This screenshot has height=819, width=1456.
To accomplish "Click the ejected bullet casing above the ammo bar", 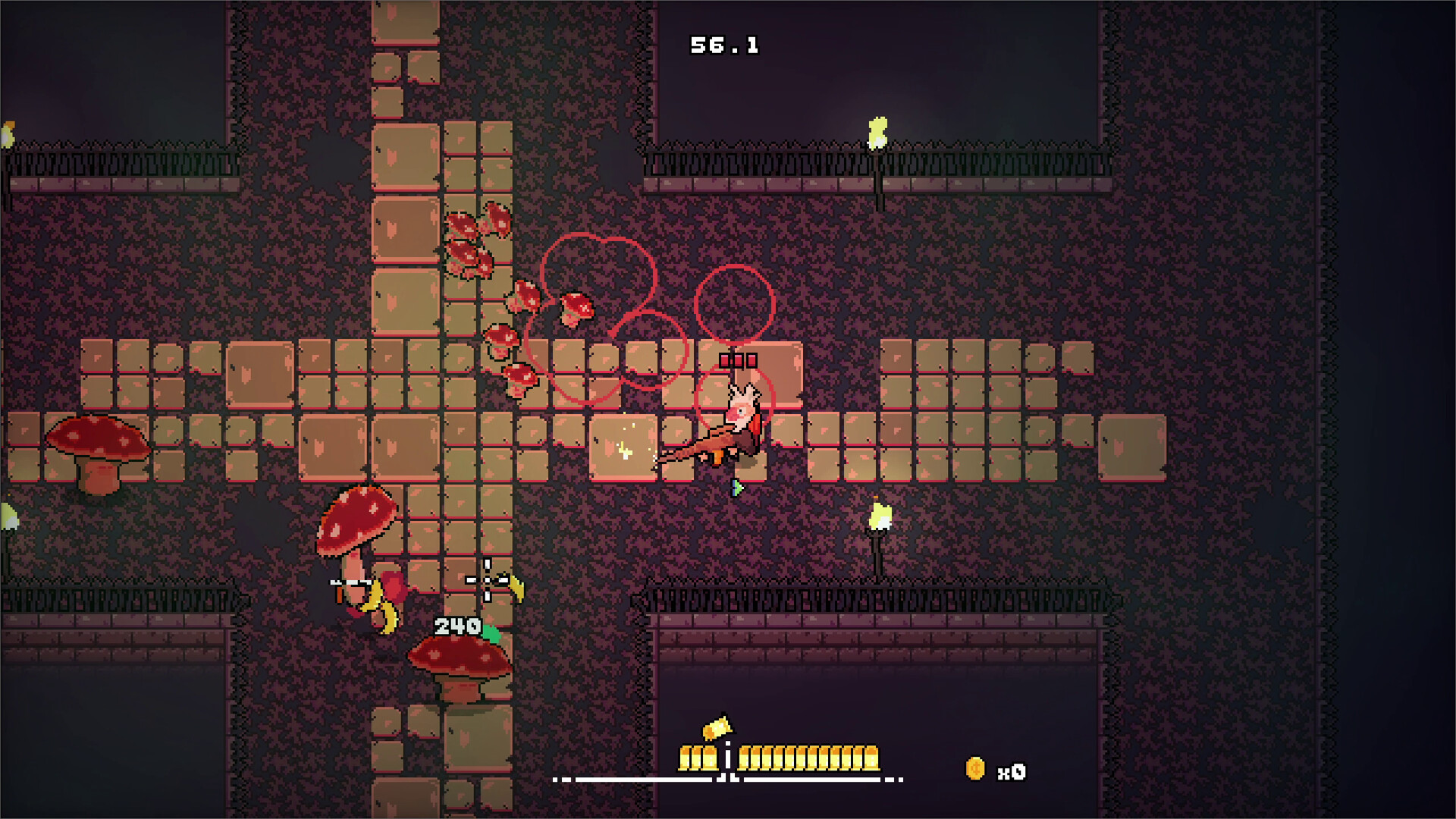I will [x=716, y=730].
